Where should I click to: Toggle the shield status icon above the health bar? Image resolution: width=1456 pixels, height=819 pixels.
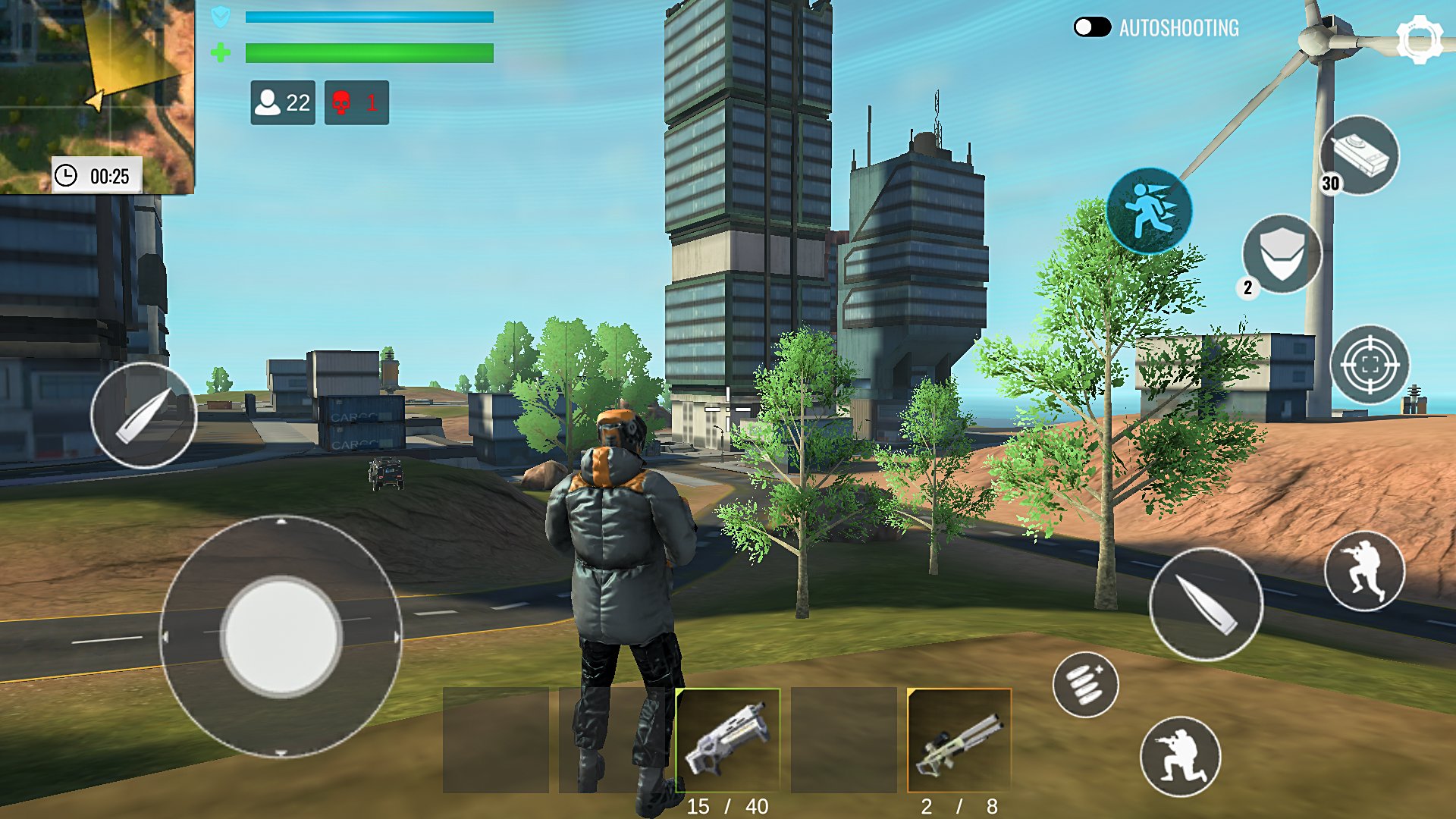tap(221, 18)
